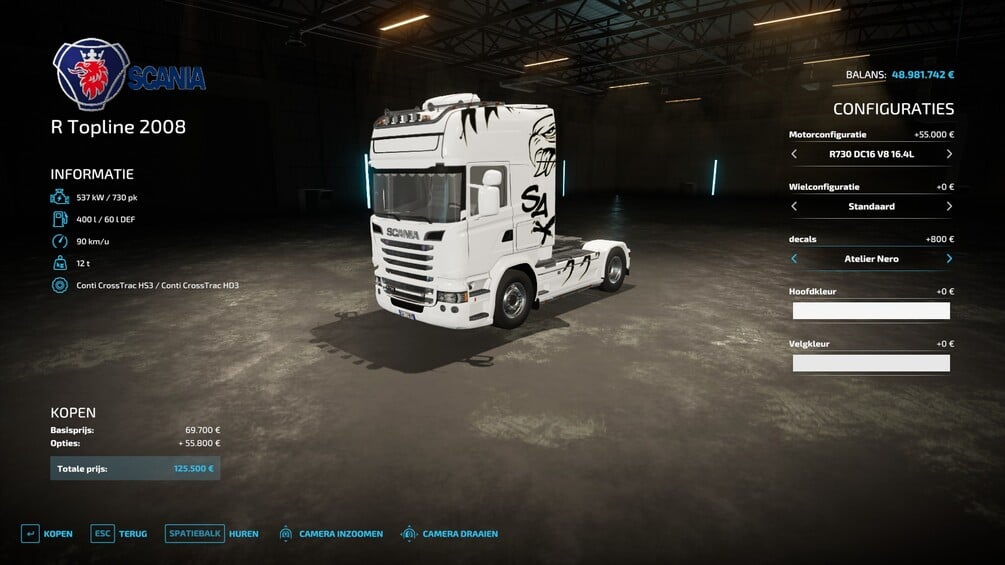Viewport: 1005px width, 565px height.
Task: Click the Atelier Nero decals selector
Action: tap(871, 259)
